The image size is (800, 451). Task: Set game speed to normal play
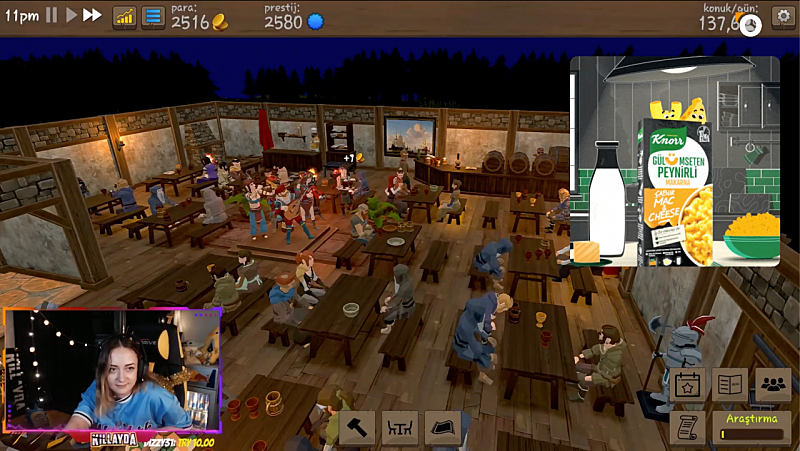[71, 16]
